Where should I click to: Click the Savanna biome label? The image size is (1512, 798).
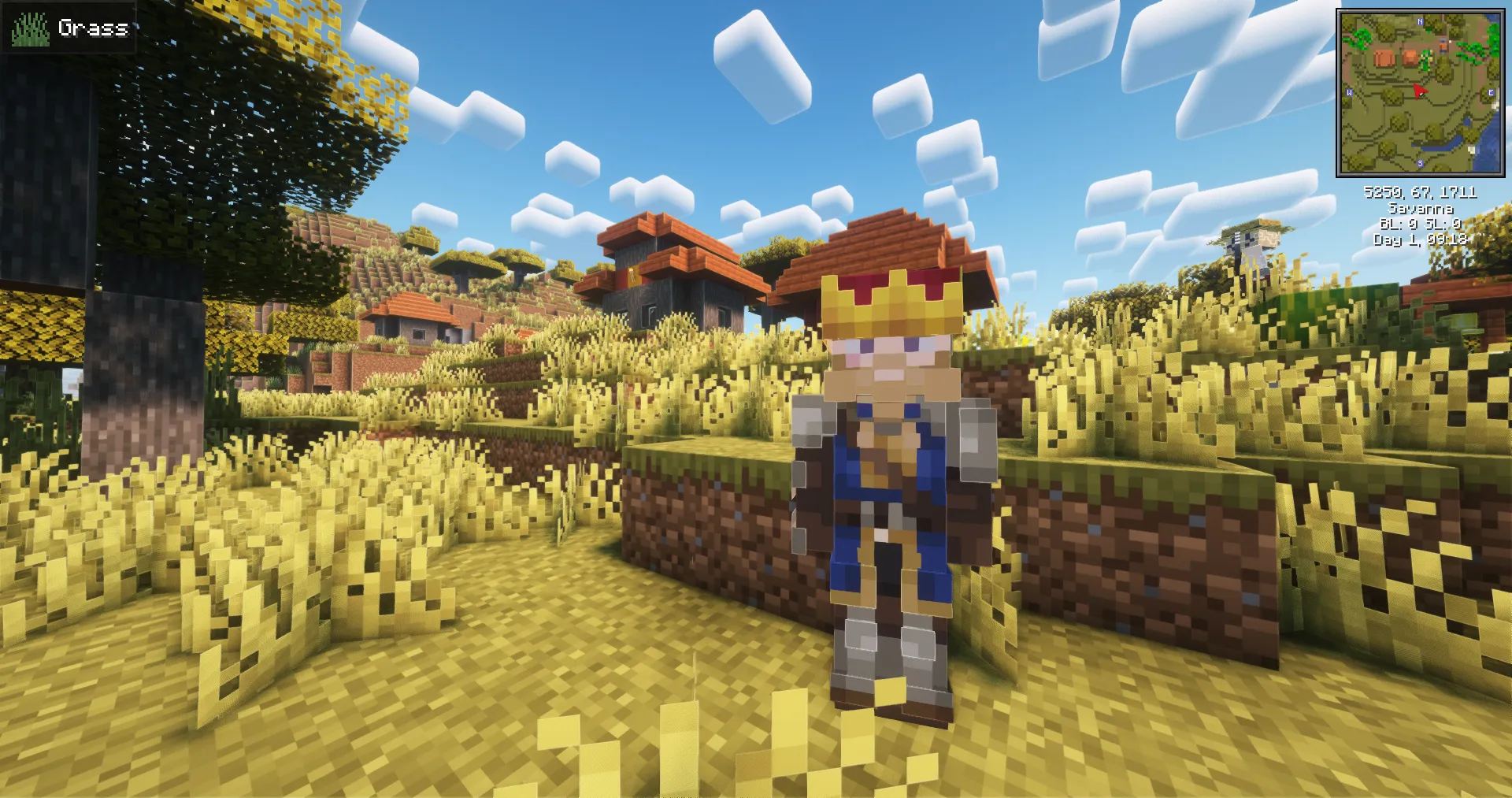click(x=1421, y=210)
